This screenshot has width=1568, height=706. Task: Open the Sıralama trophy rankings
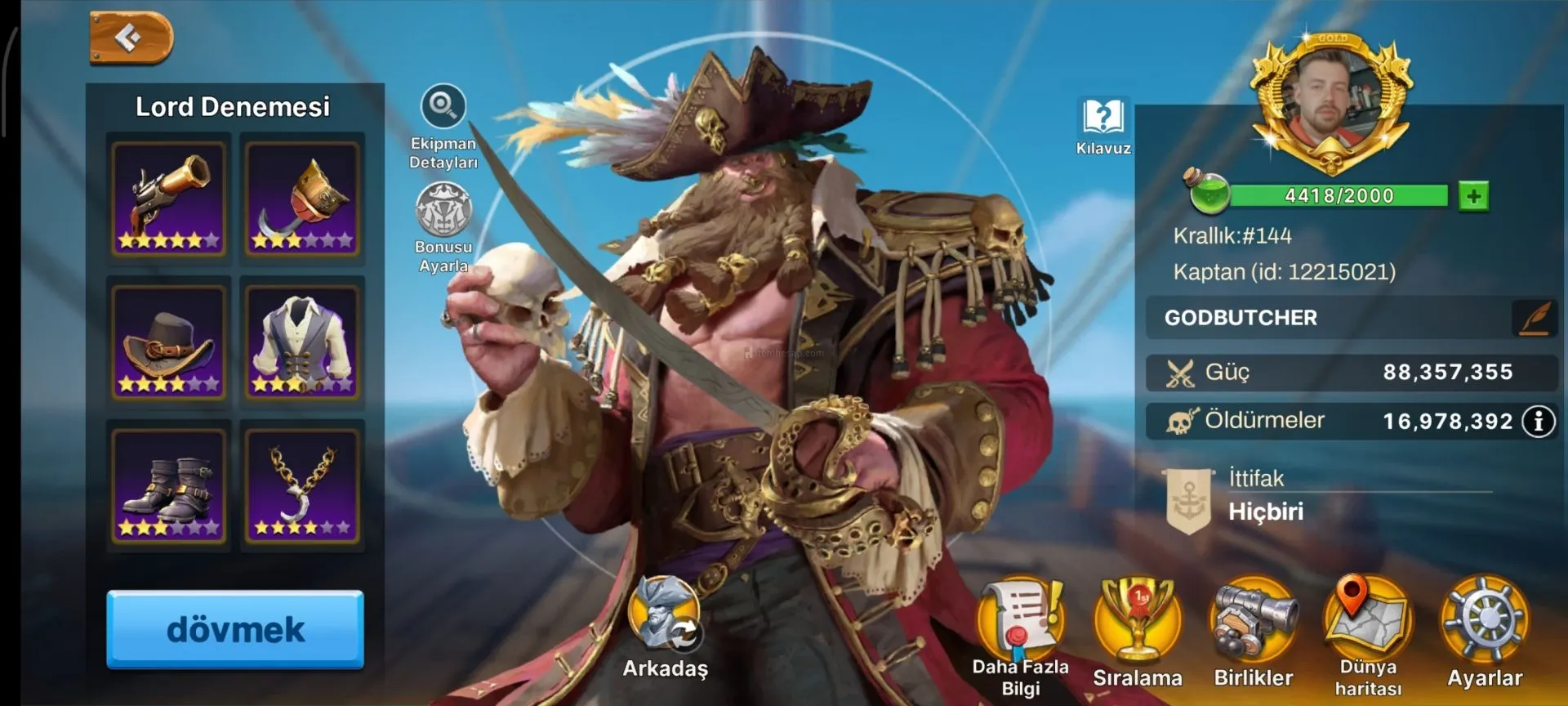pyautogui.click(x=1138, y=621)
